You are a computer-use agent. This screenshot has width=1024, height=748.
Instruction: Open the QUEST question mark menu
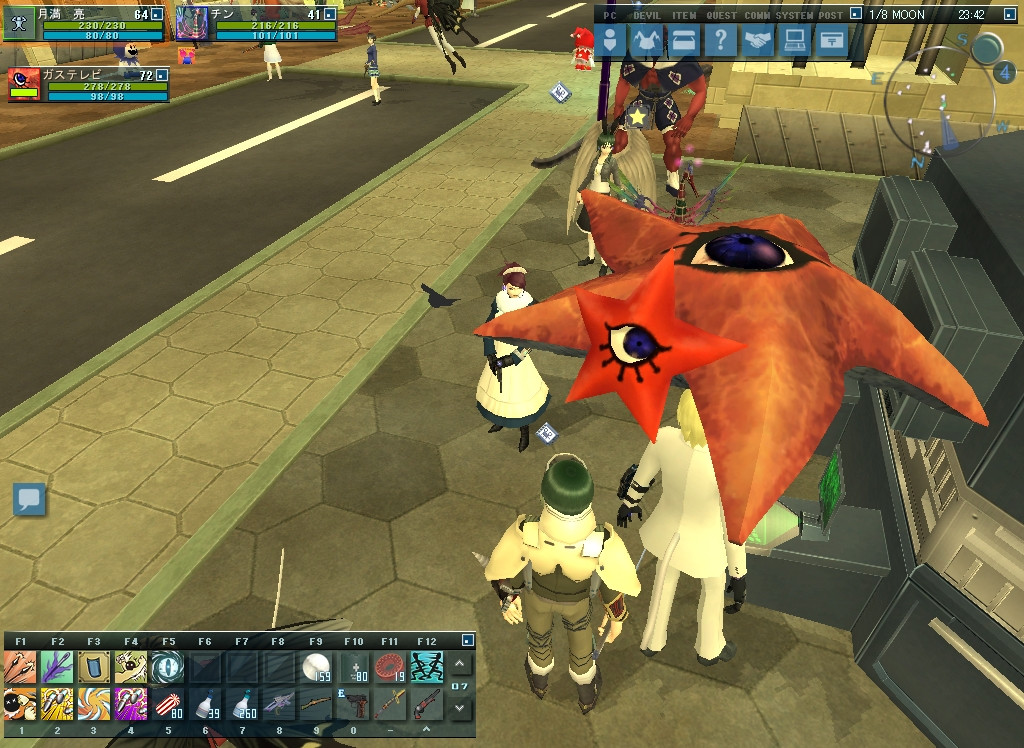(x=720, y=41)
